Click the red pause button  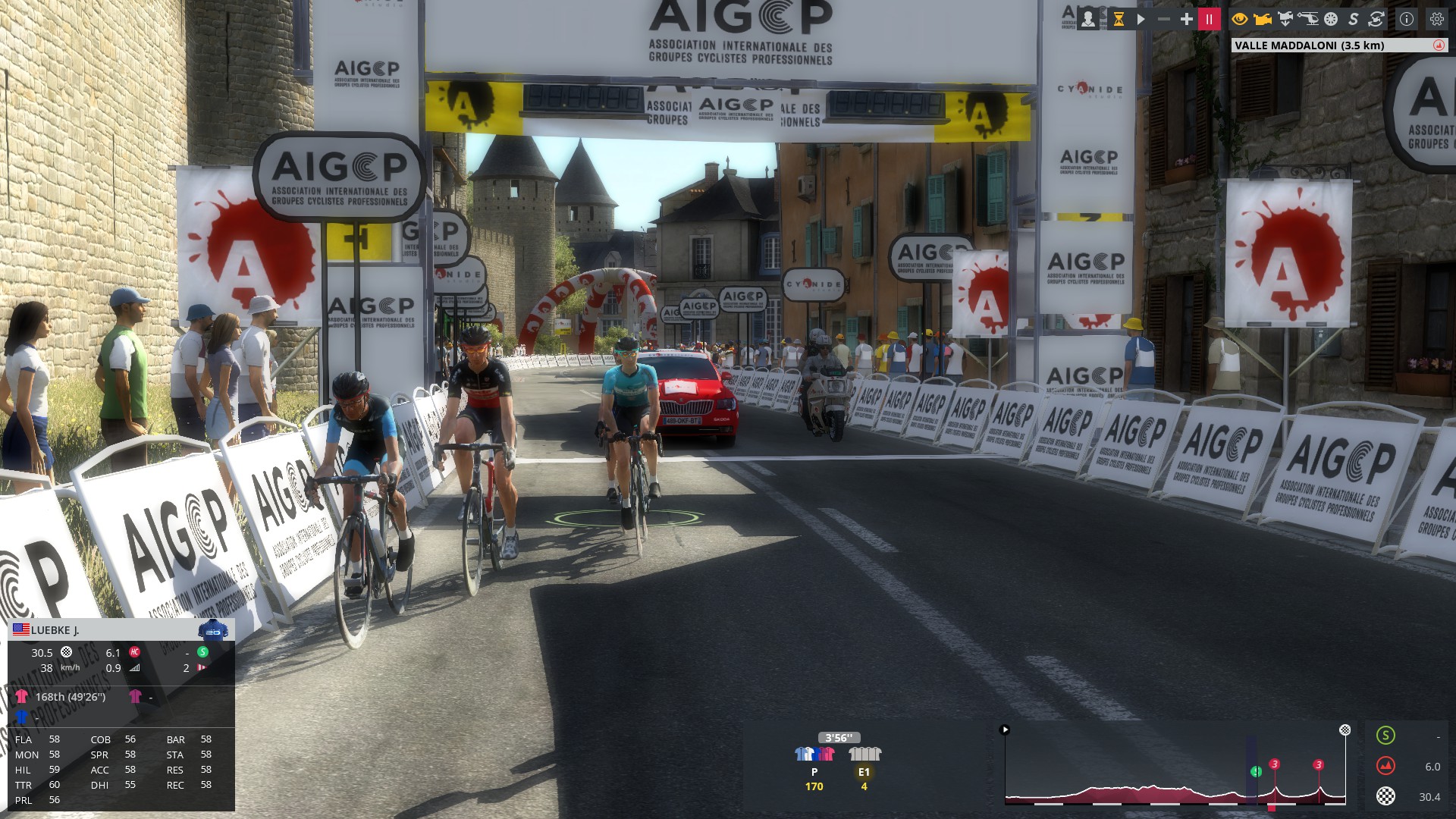(x=1209, y=20)
